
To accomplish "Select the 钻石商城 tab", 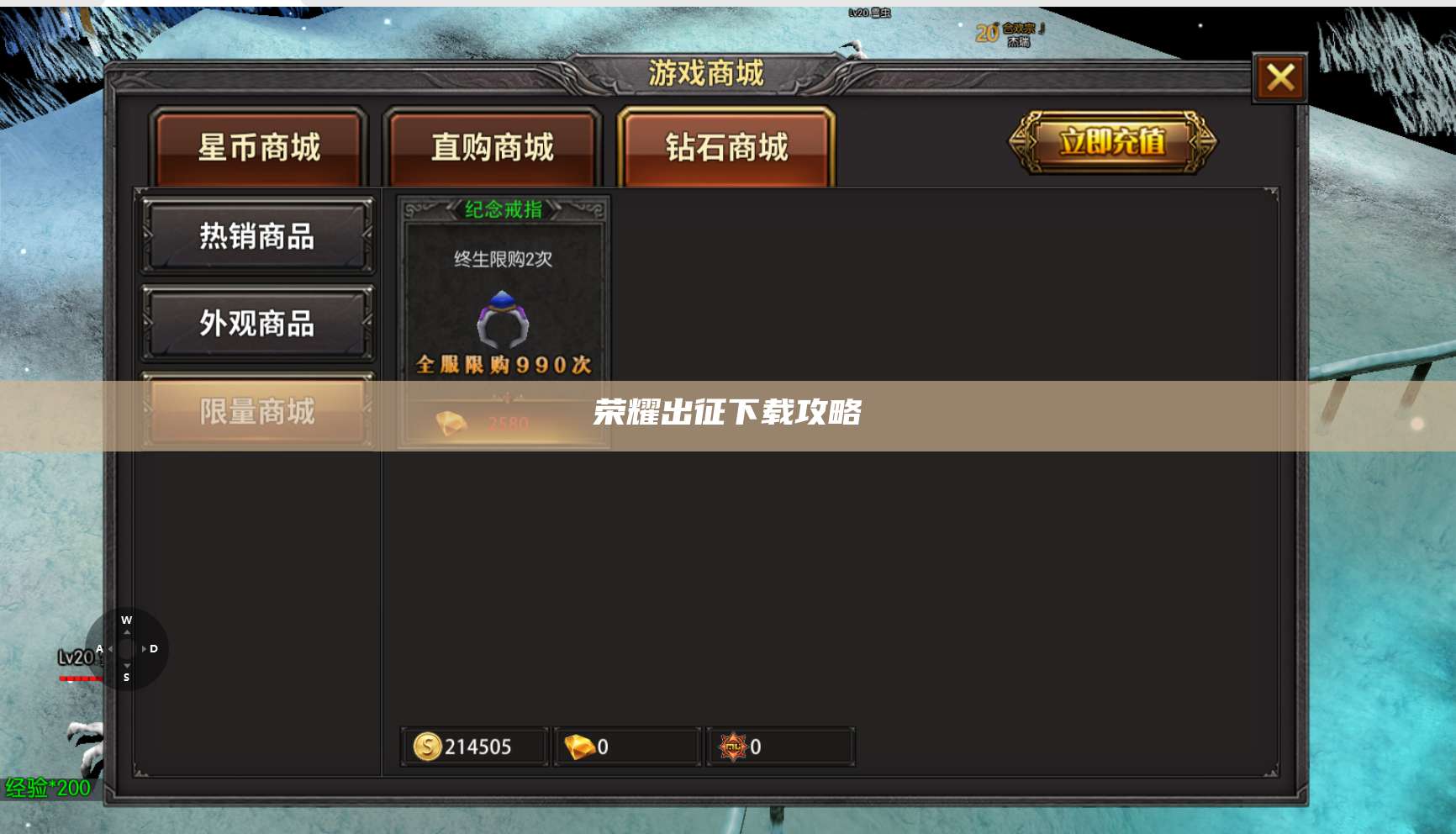I will click(725, 146).
